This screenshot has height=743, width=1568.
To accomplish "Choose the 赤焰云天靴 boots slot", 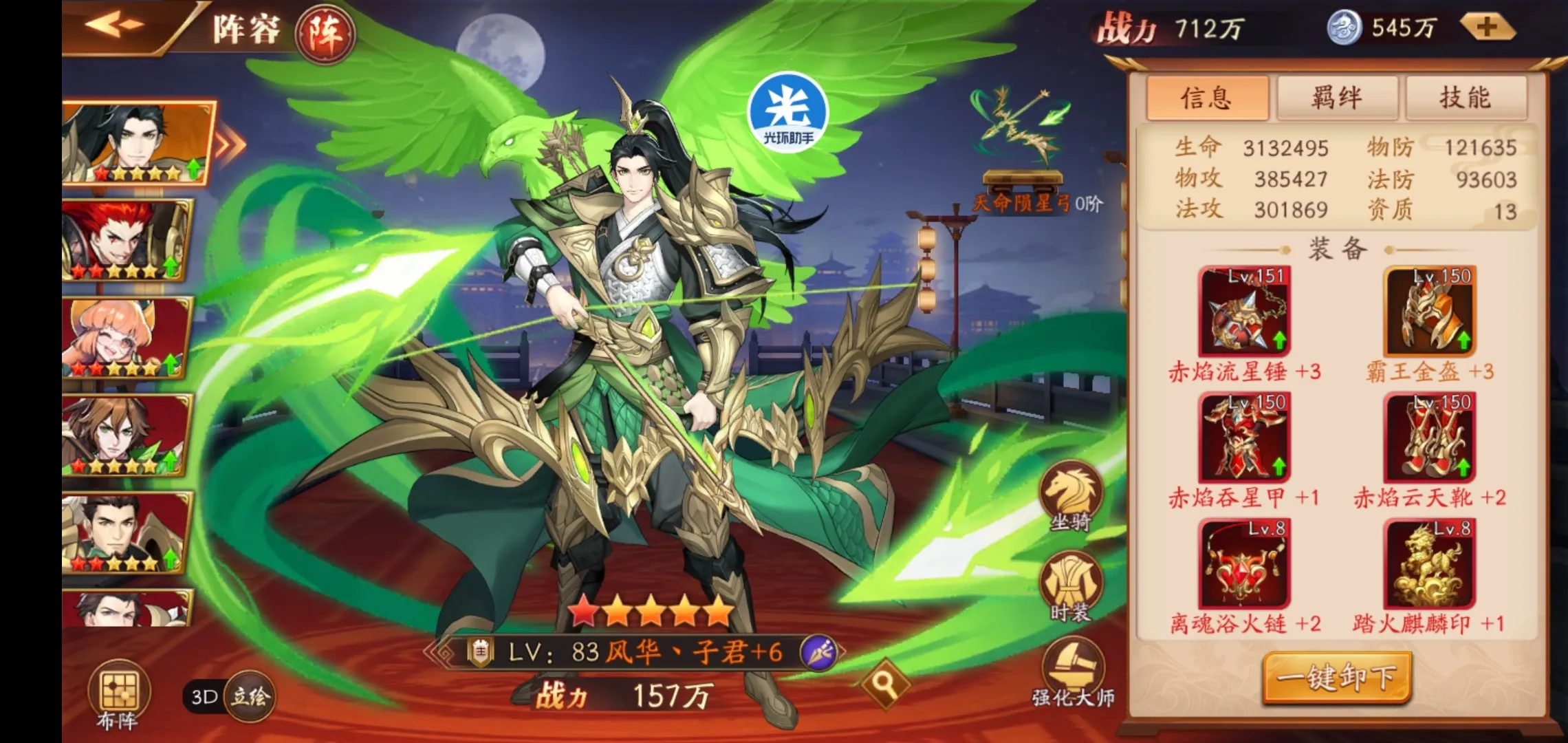I will [x=1430, y=438].
